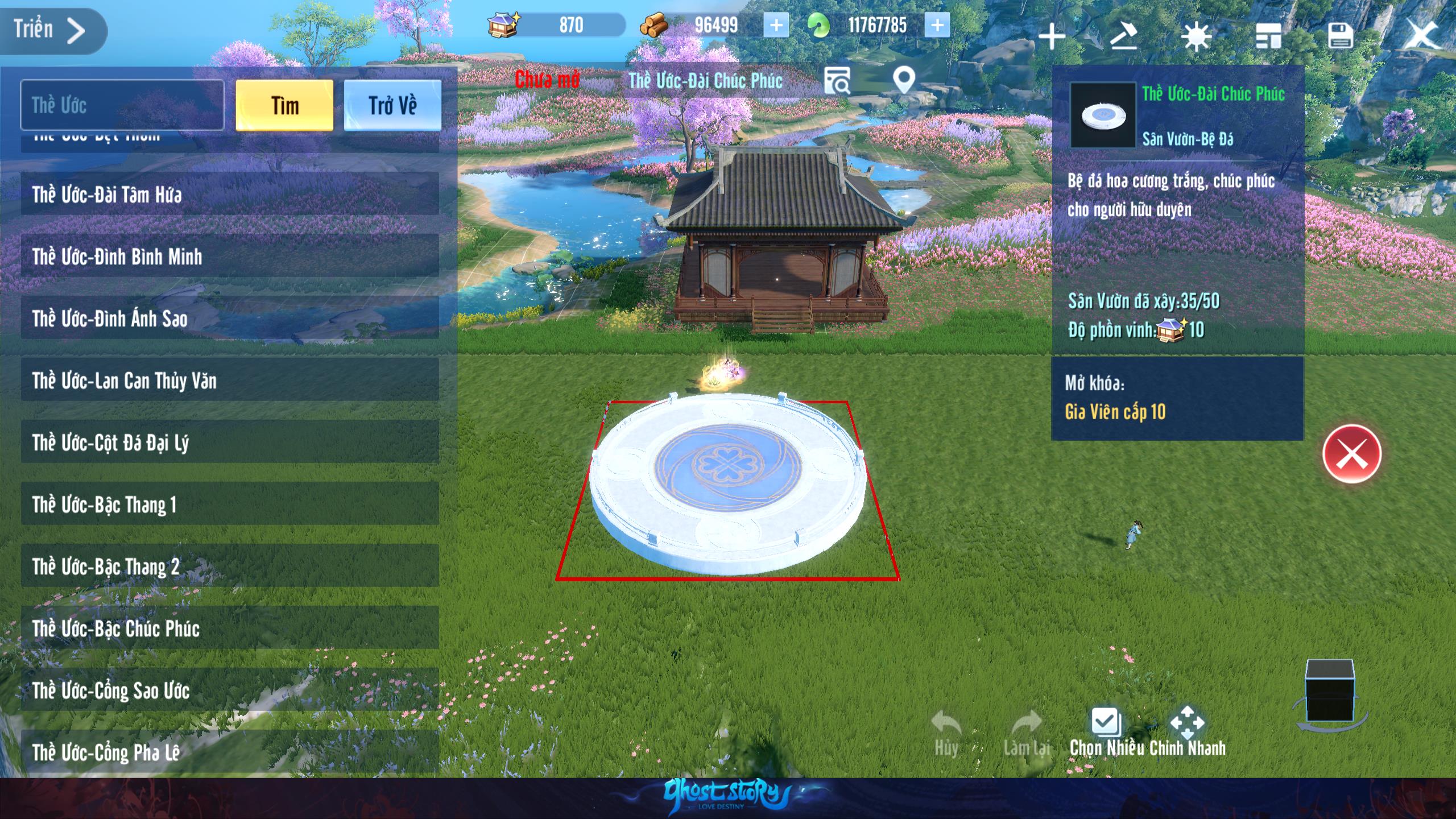Select Thề Ước-Cổng Sao Ước item

click(230, 690)
